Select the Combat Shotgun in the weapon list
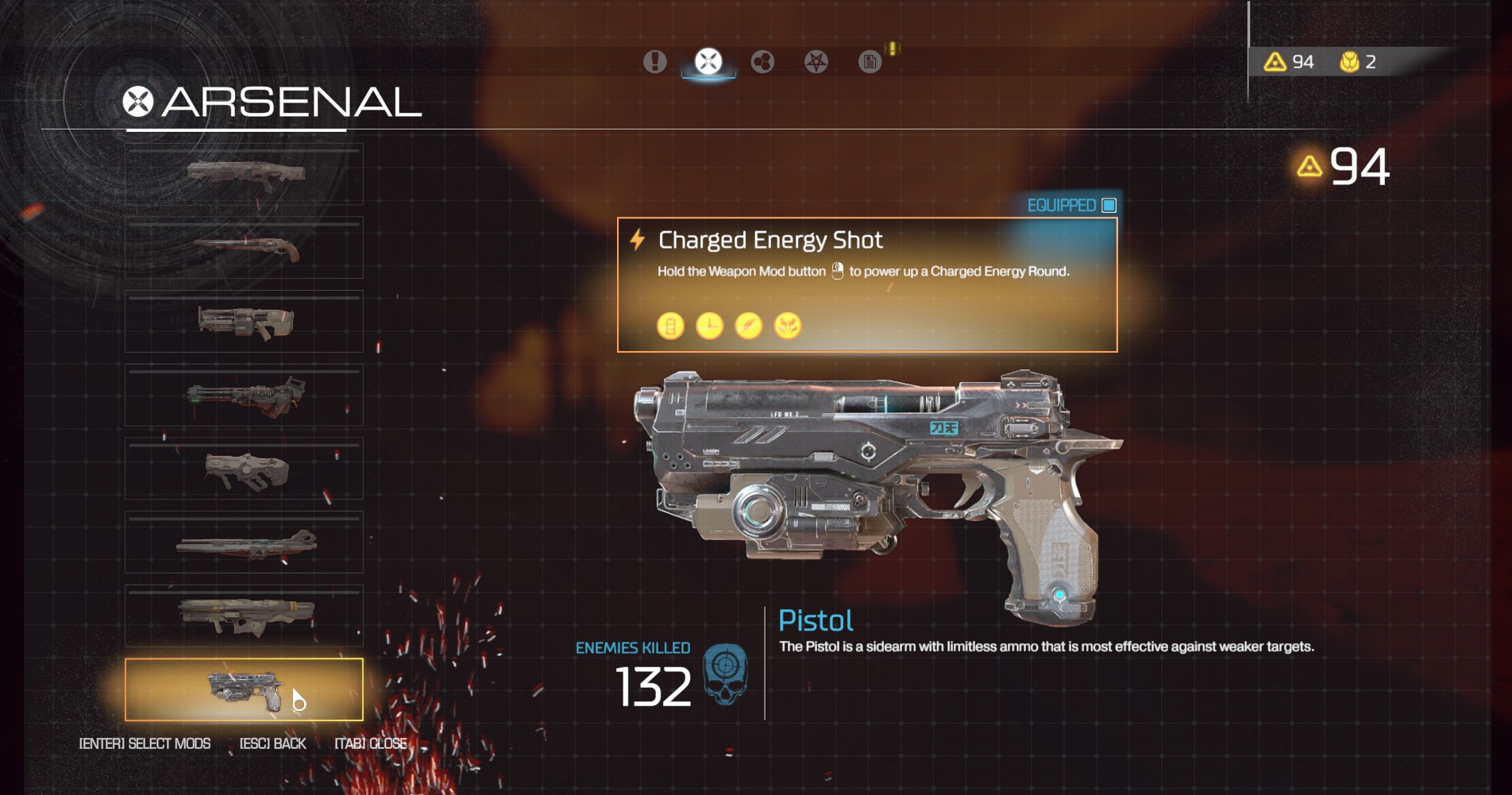 pyautogui.click(x=244, y=174)
